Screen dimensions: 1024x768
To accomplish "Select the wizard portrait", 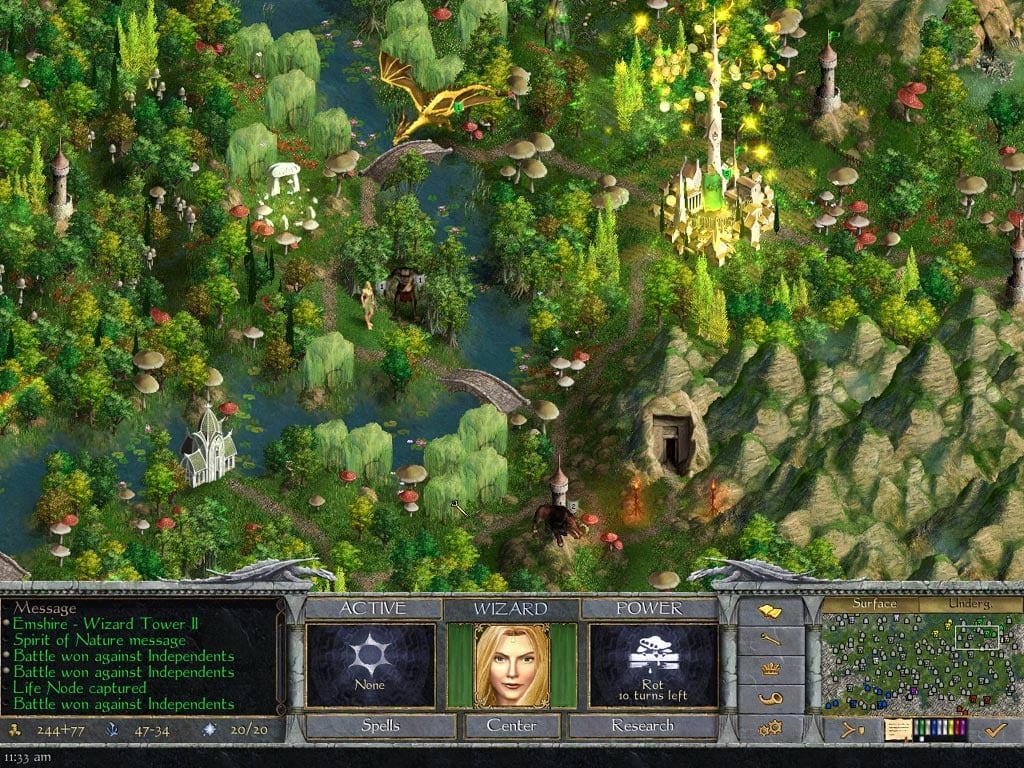I will tap(511, 665).
